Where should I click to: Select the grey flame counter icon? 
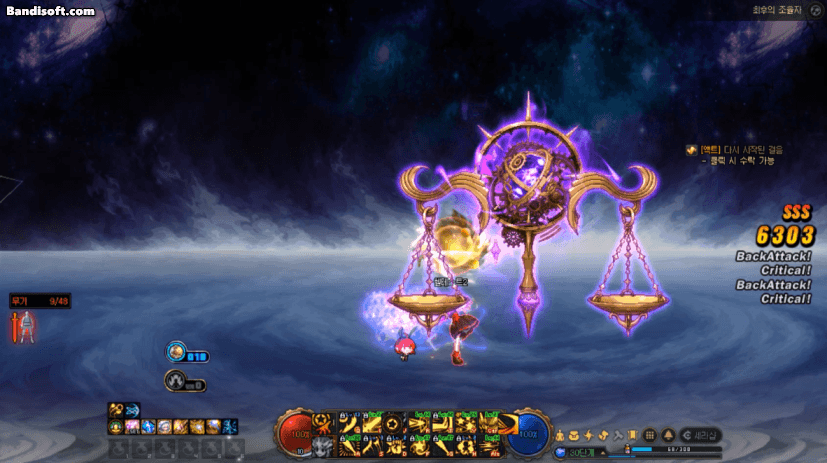pyautogui.click(x=175, y=380)
